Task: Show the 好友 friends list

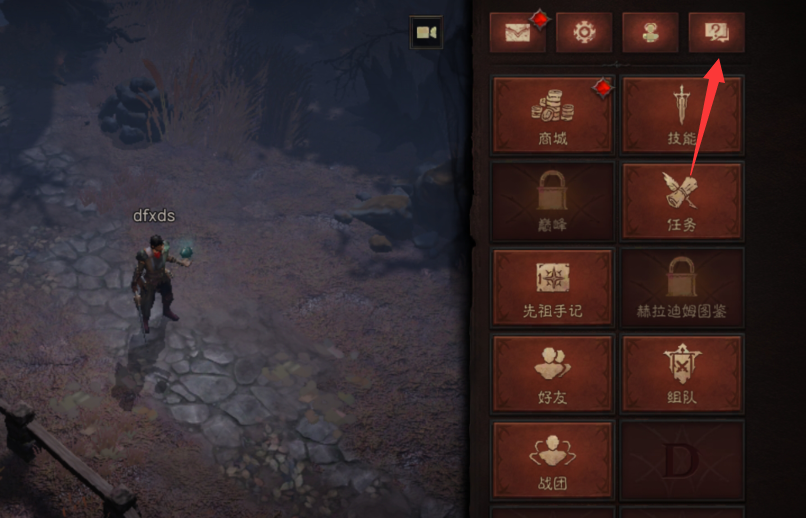Action: 552,373
